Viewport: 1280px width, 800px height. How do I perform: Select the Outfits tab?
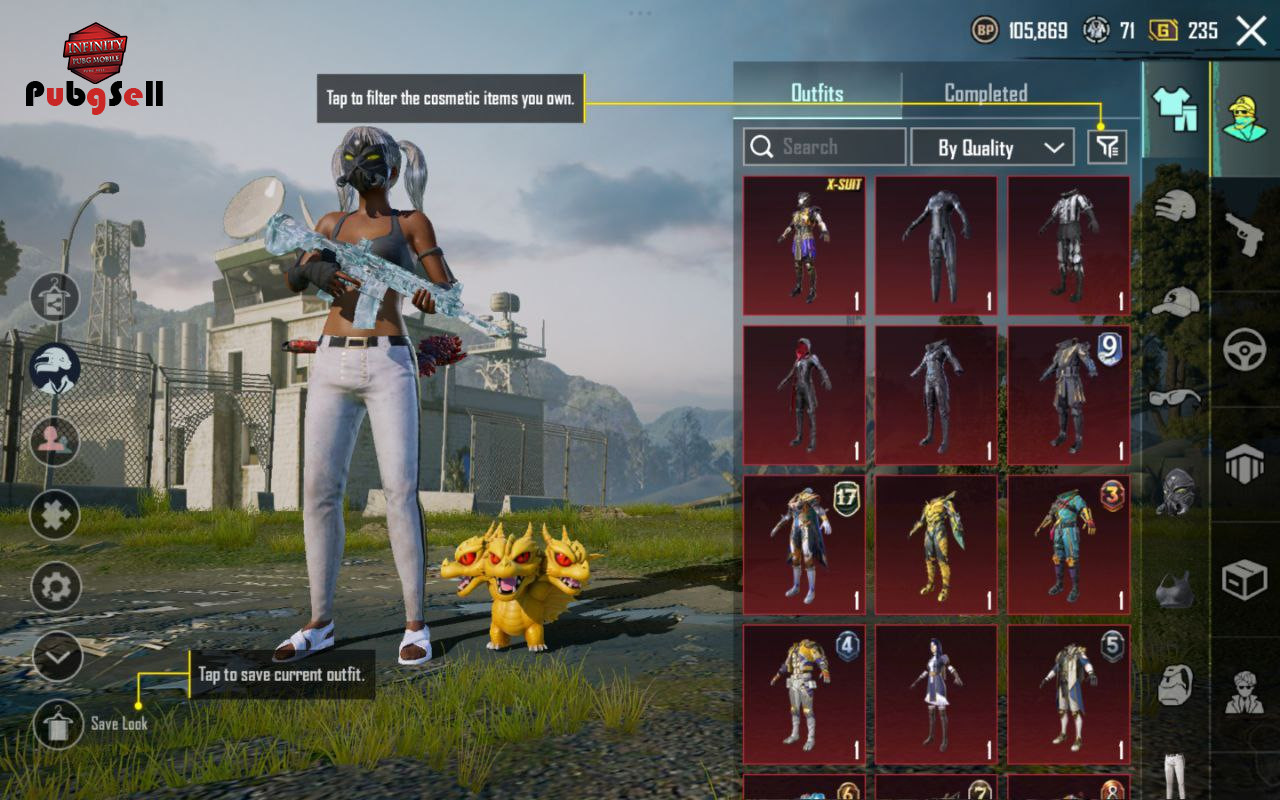[817, 93]
